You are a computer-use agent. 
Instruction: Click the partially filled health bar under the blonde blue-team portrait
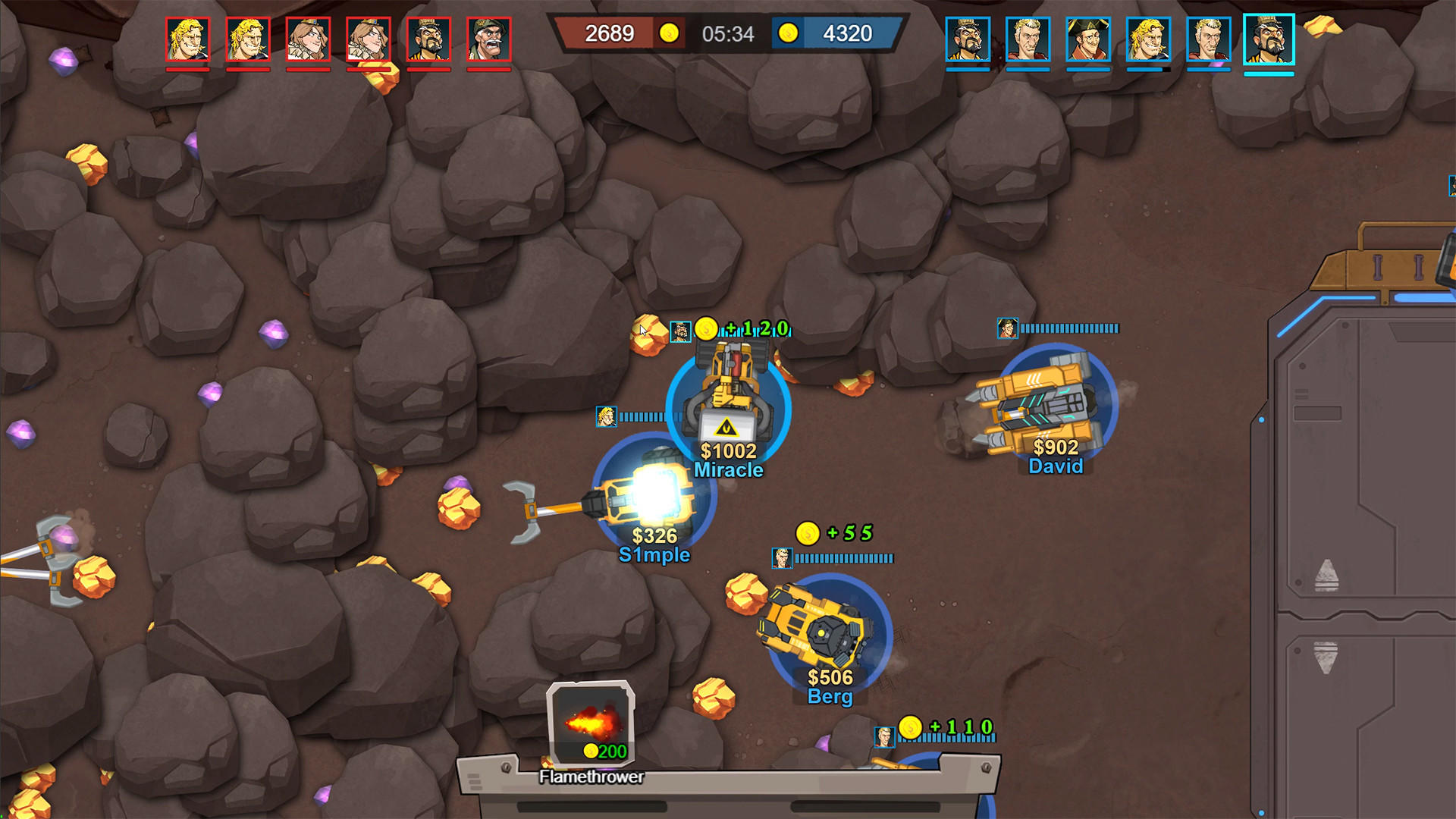1147,71
